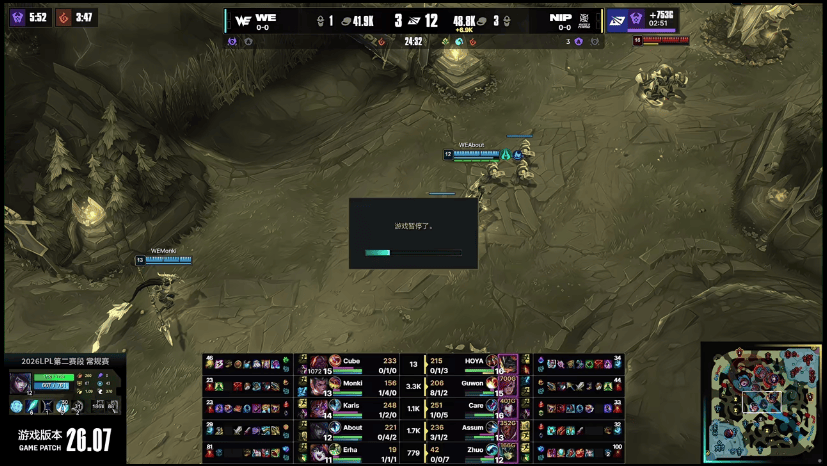Select Erha's row in the scoreboard
Screen dimensions: 827x466
[x=363, y=451]
